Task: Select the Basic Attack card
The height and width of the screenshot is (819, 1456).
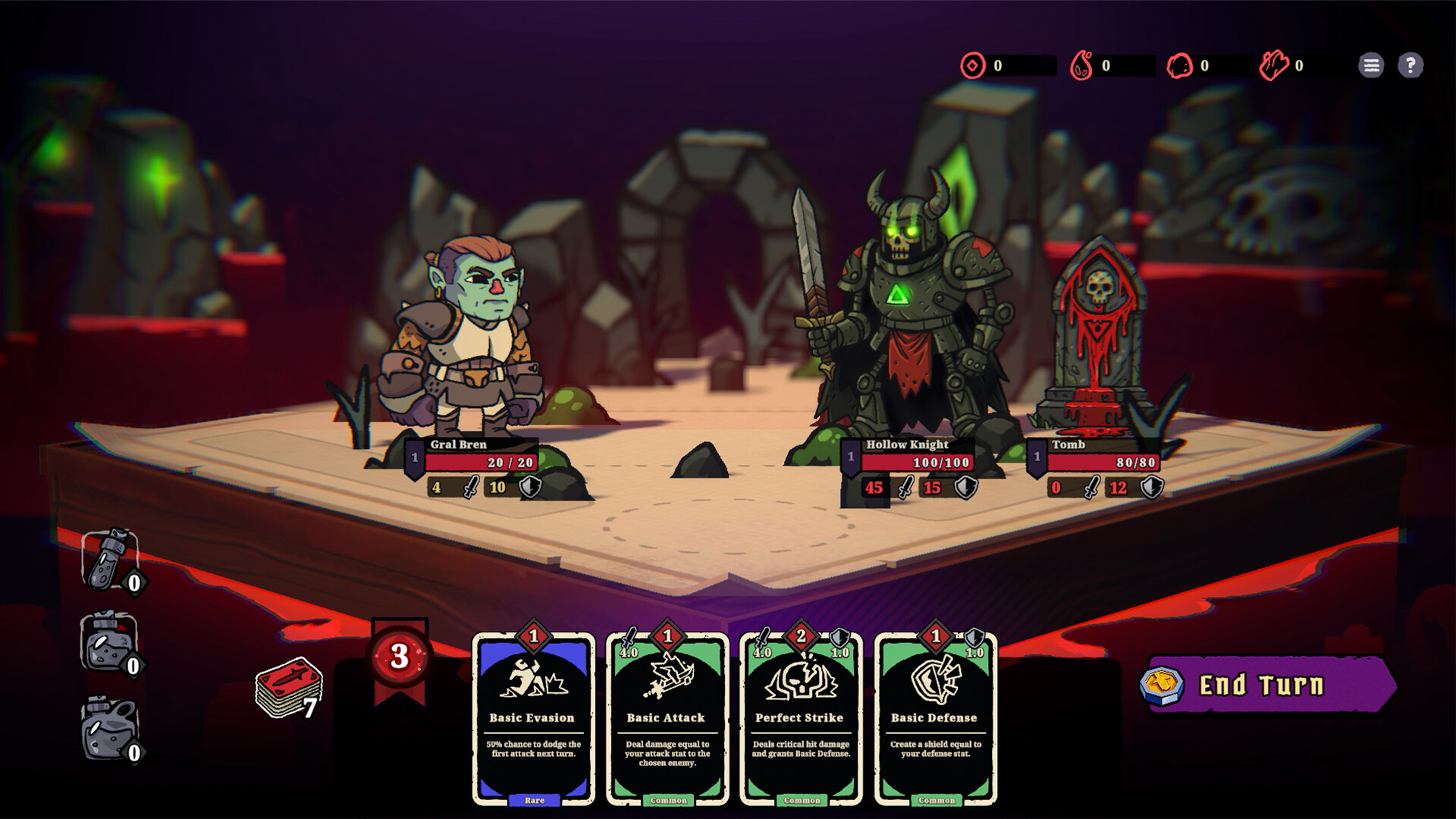Action: pos(667,717)
